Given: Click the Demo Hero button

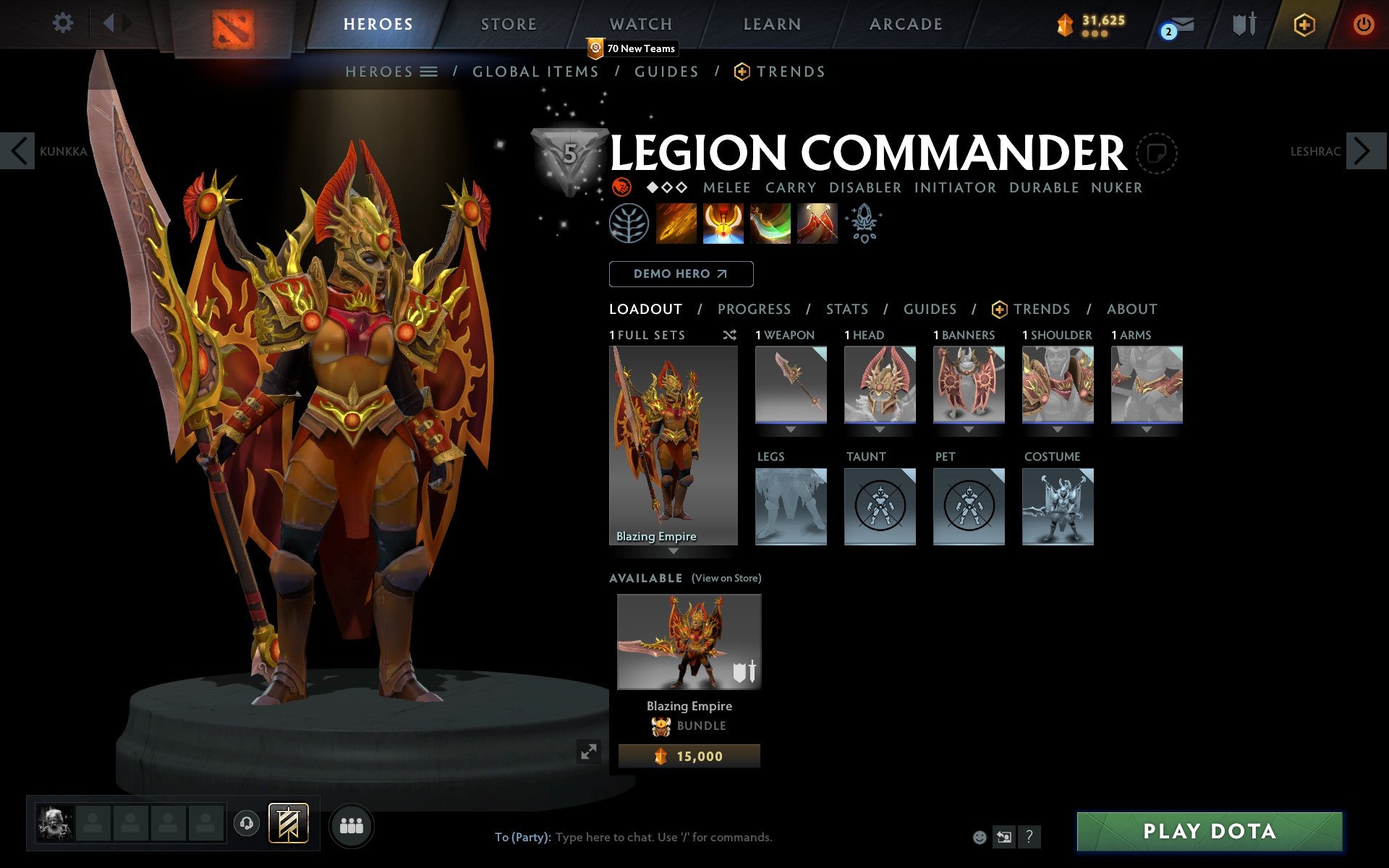Looking at the screenshot, I should [681, 274].
